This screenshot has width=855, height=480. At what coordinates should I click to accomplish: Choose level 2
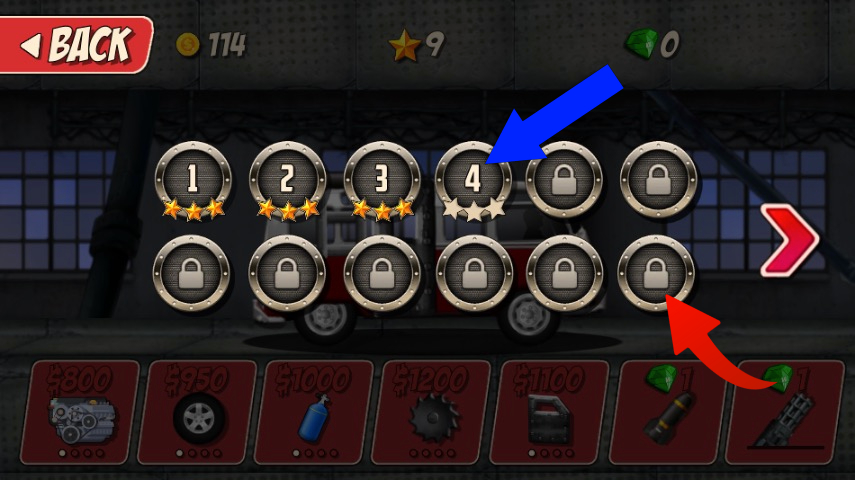pos(287,179)
